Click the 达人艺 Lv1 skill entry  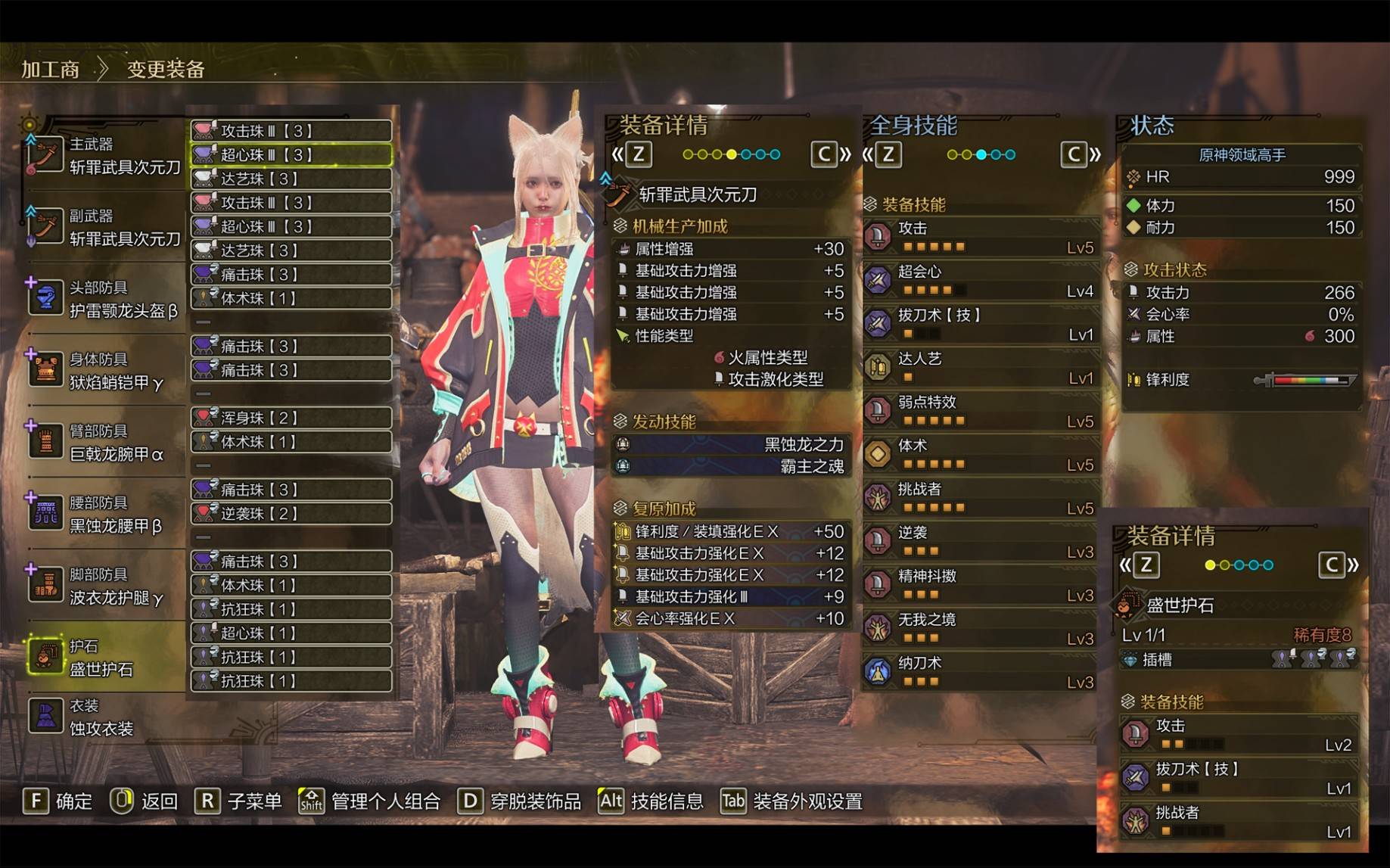point(981,368)
